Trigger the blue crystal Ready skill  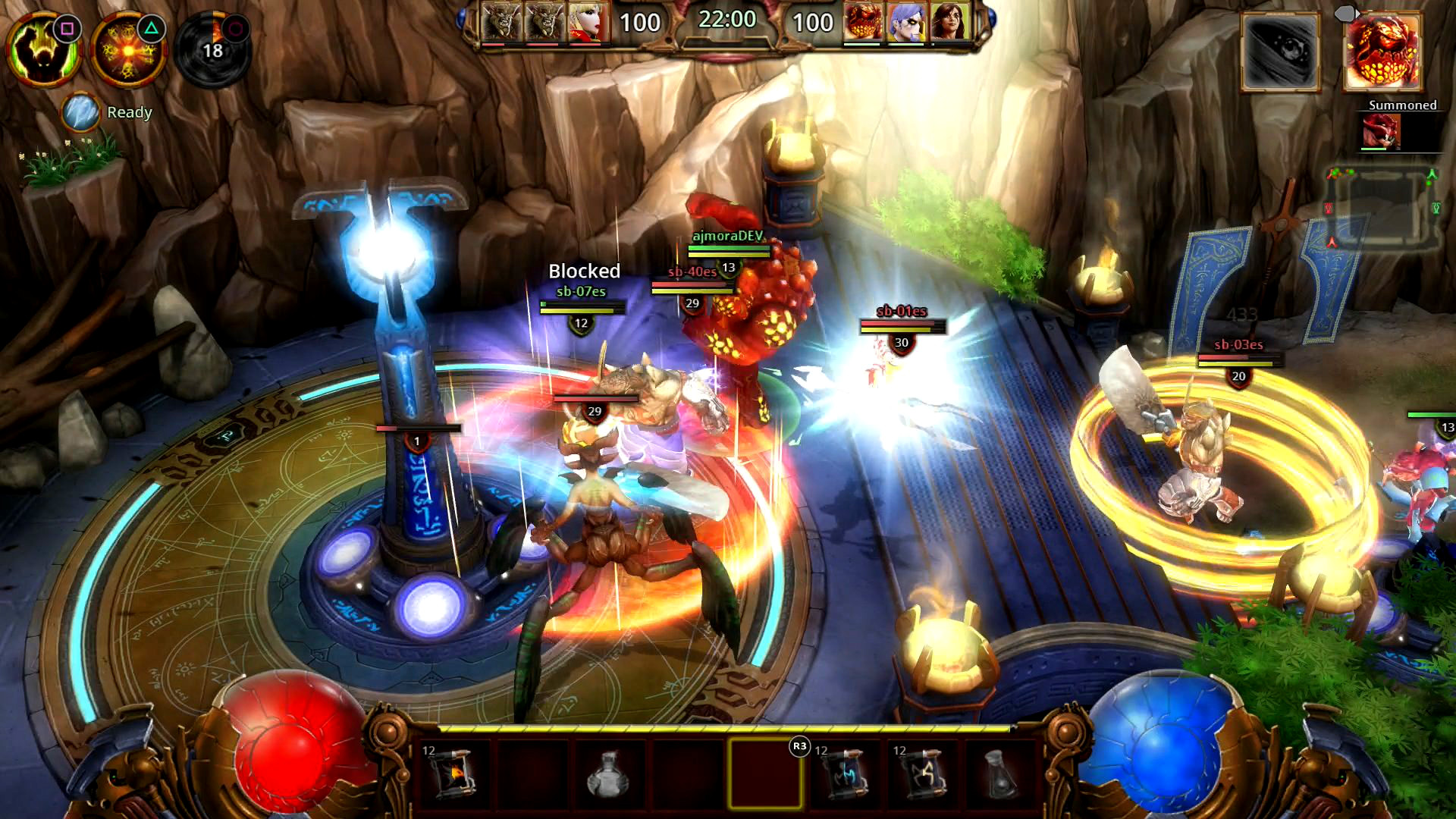click(x=81, y=113)
